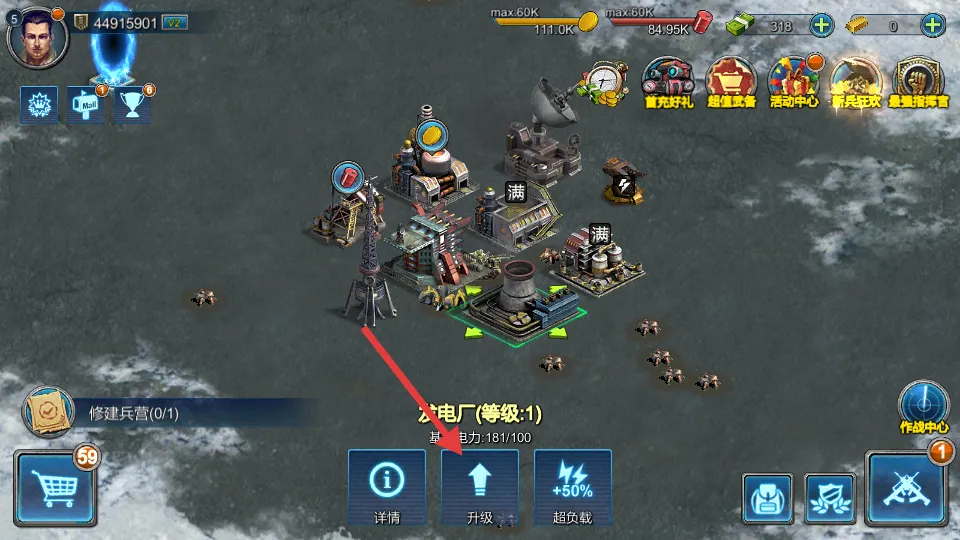Open the Mail mailbox icon
The image size is (960, 540).
87,104
